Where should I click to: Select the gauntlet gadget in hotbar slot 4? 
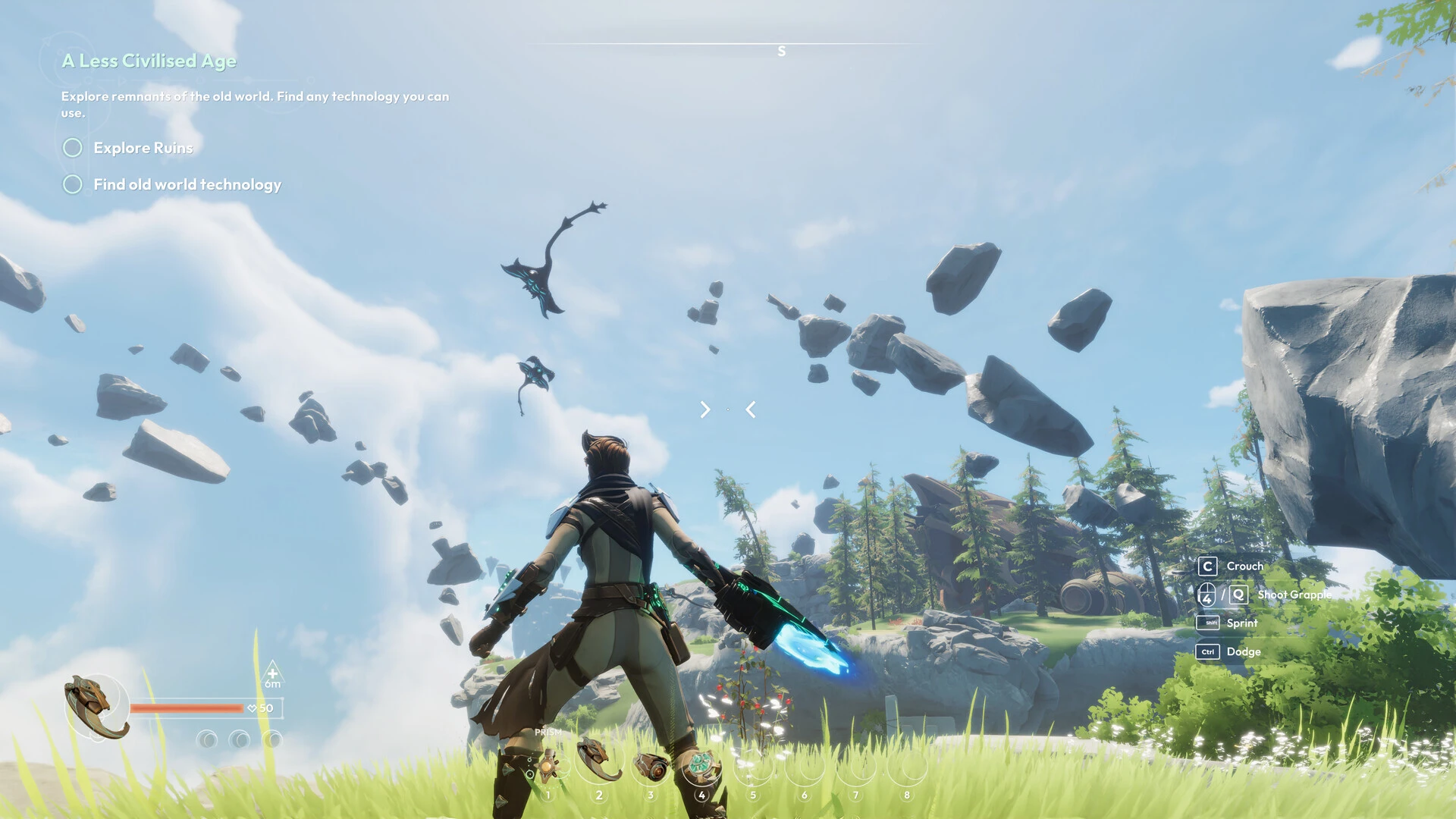702,764
